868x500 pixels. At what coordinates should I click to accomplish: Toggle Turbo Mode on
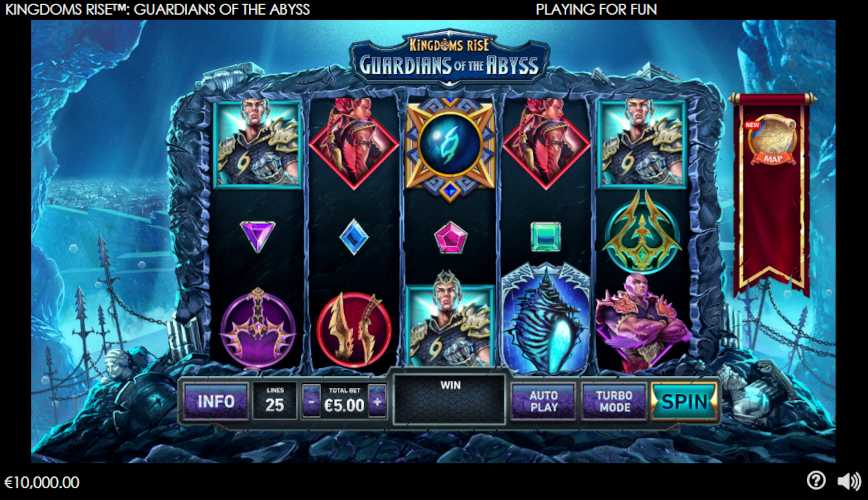613,402
